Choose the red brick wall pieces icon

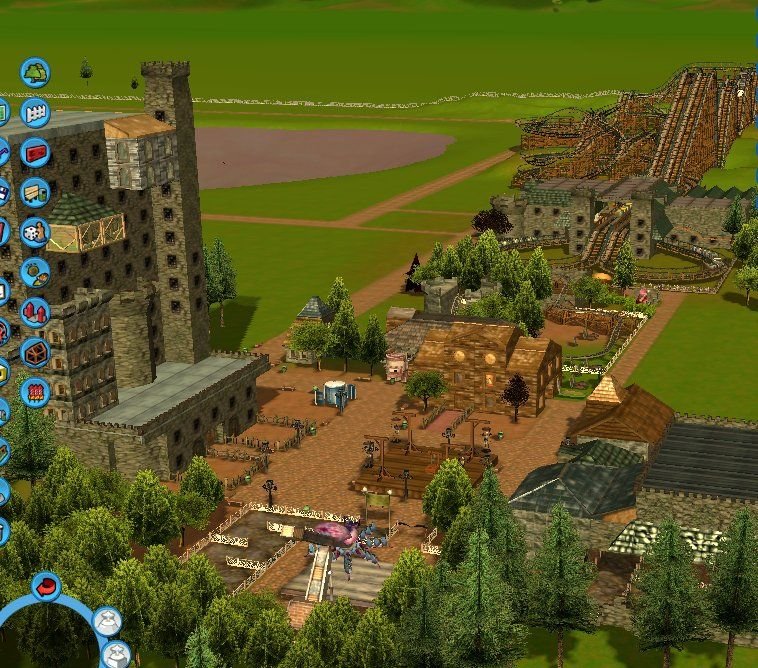point(35,153)
